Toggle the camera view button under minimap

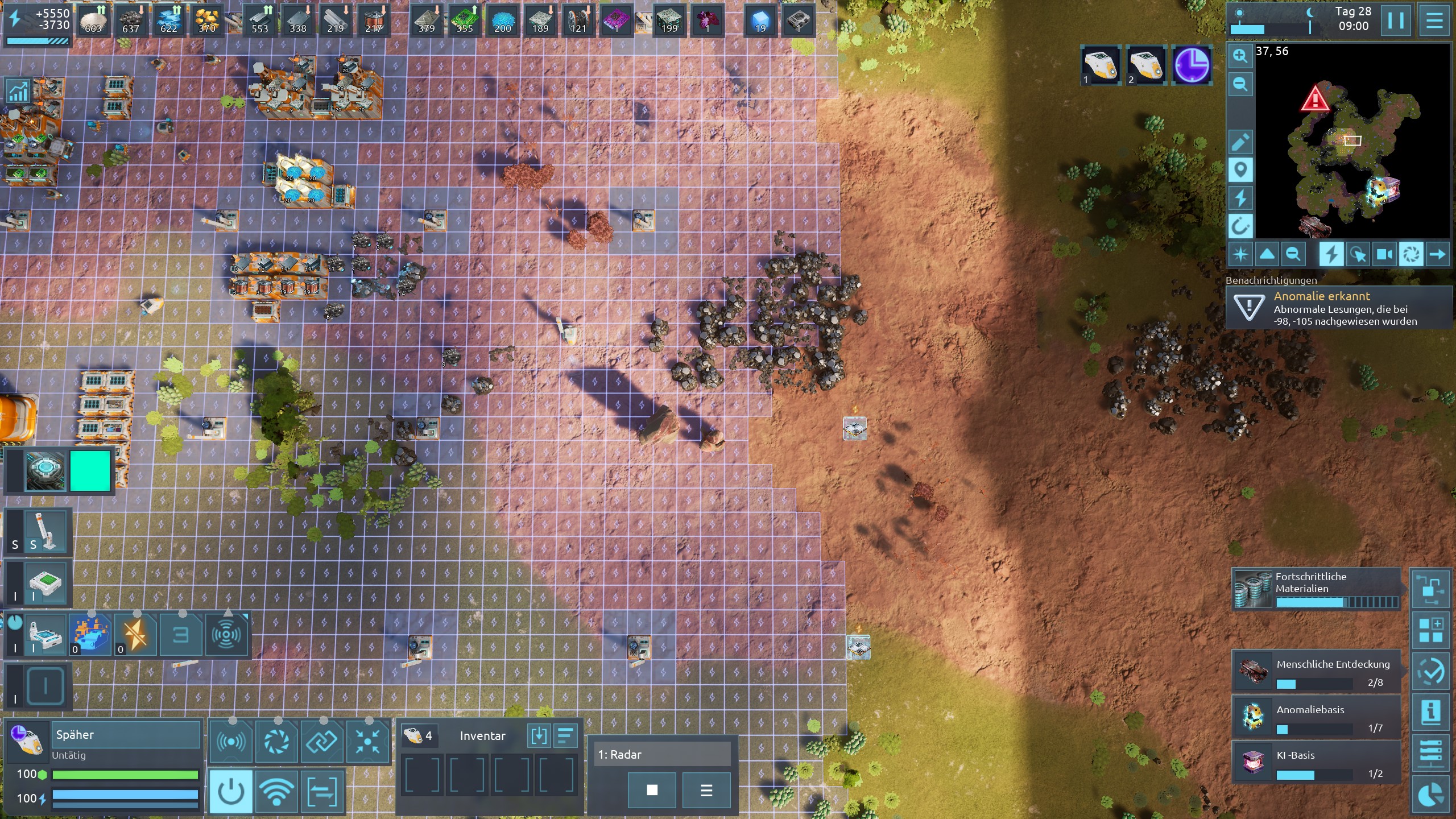(x=1384, y=254)
